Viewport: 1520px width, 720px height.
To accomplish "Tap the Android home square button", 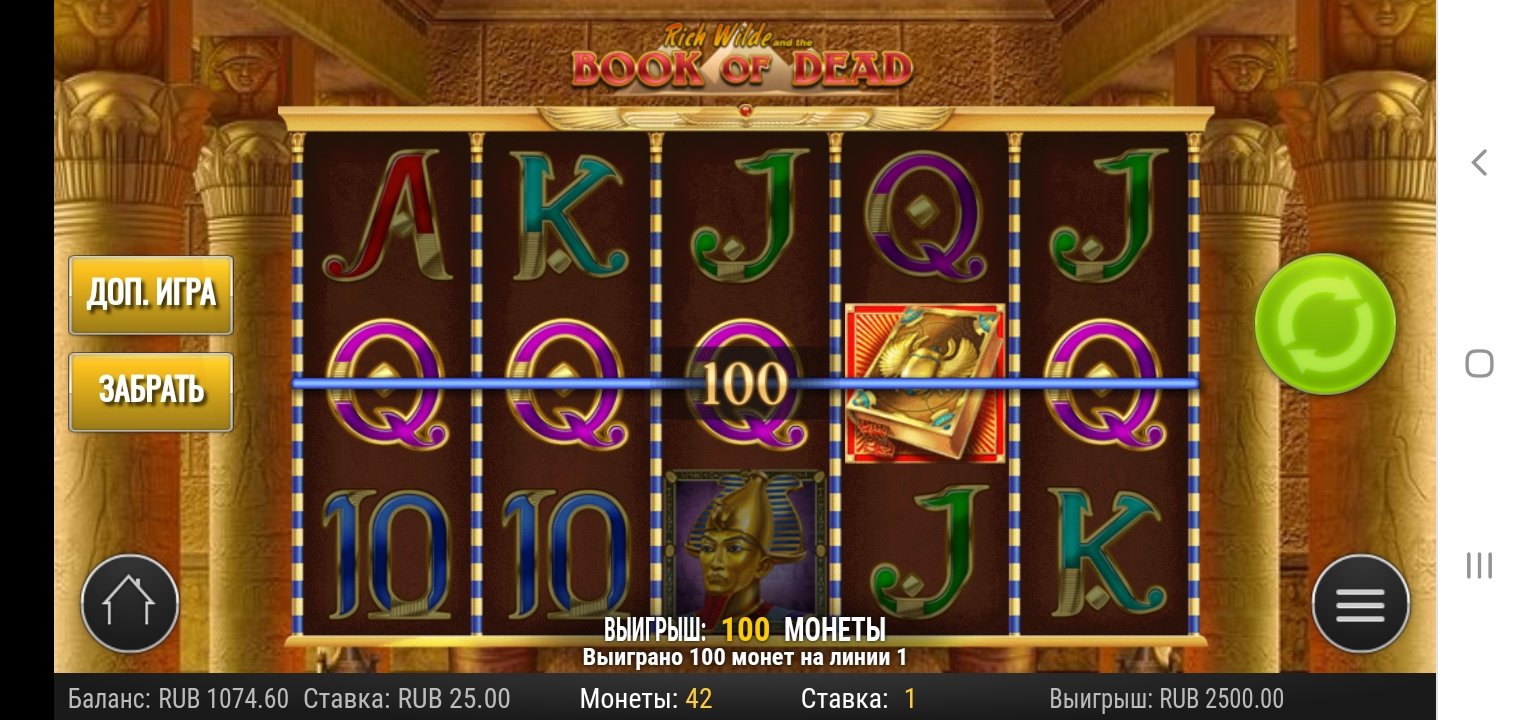I will coord(1479,363).
